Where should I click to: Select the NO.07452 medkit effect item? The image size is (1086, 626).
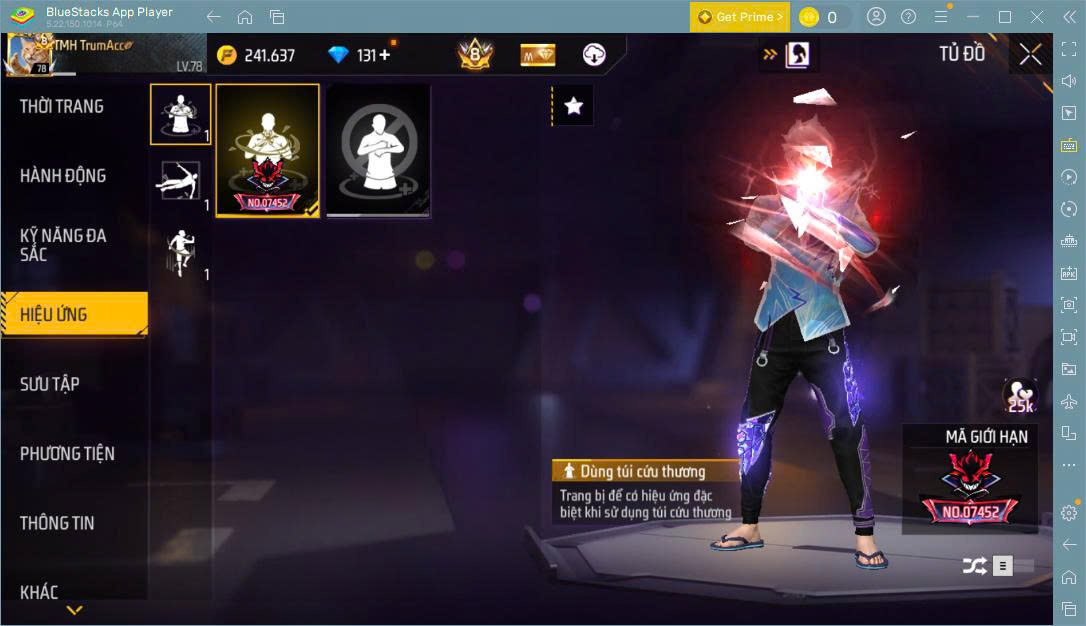pyautogui.click(x=268, y=150)
